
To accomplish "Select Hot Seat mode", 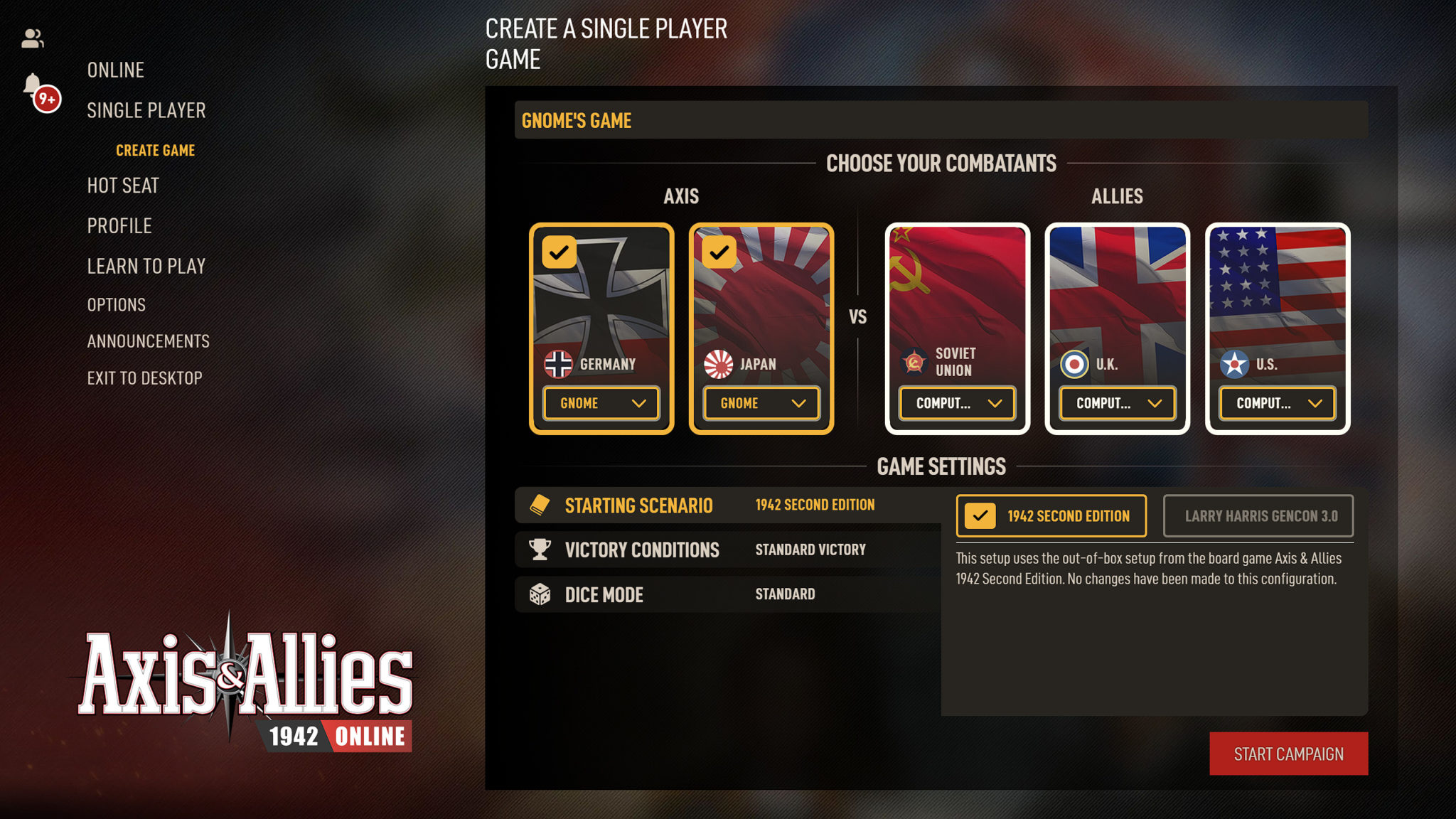I will pyautogui.click(x=122, y=186).
